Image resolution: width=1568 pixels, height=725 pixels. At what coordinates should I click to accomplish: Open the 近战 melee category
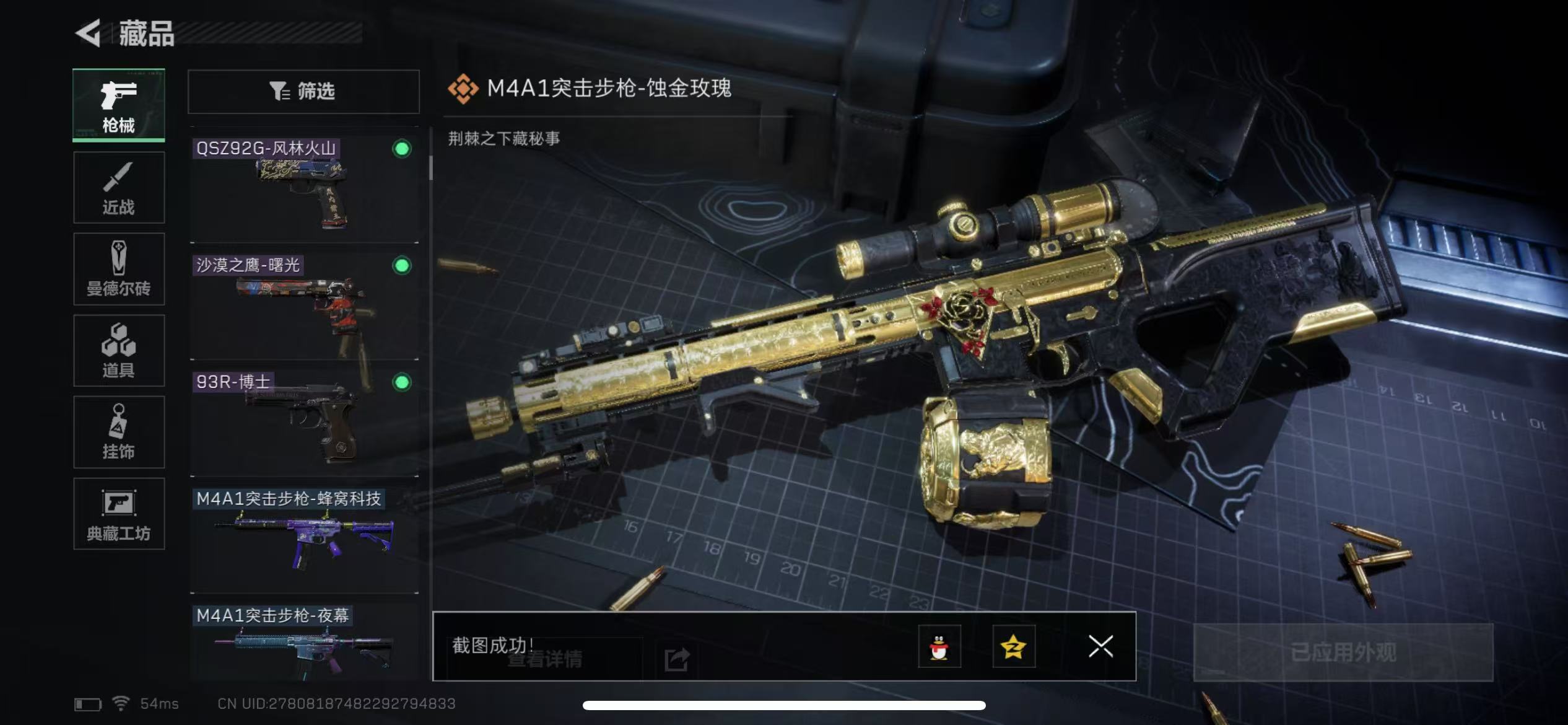[118, 188]
